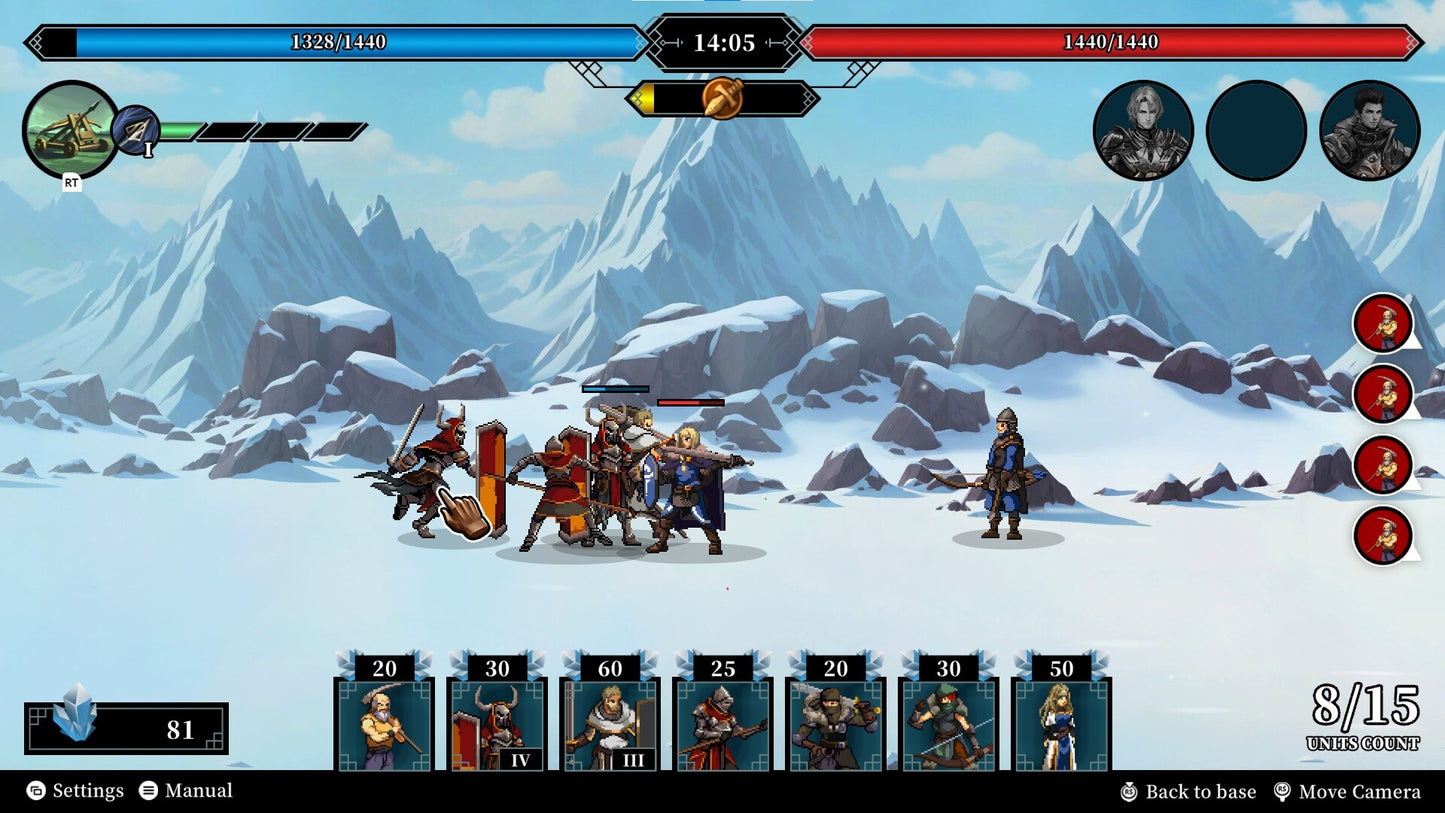Screen dimensions: 1445x813
Task: Click the empty middle hero slot circle
Action: point(1258,131)
